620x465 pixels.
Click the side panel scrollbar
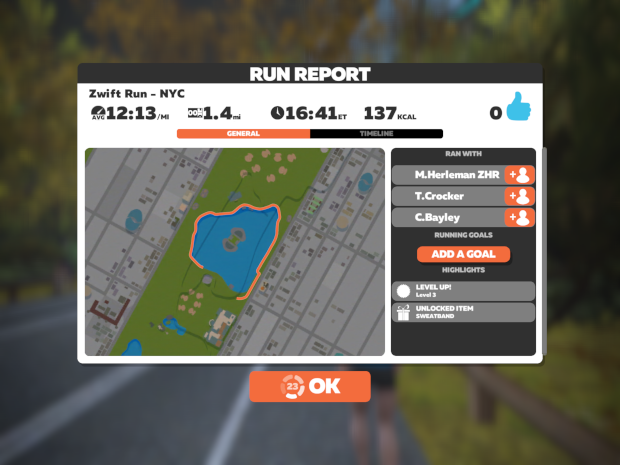(544, 200)
